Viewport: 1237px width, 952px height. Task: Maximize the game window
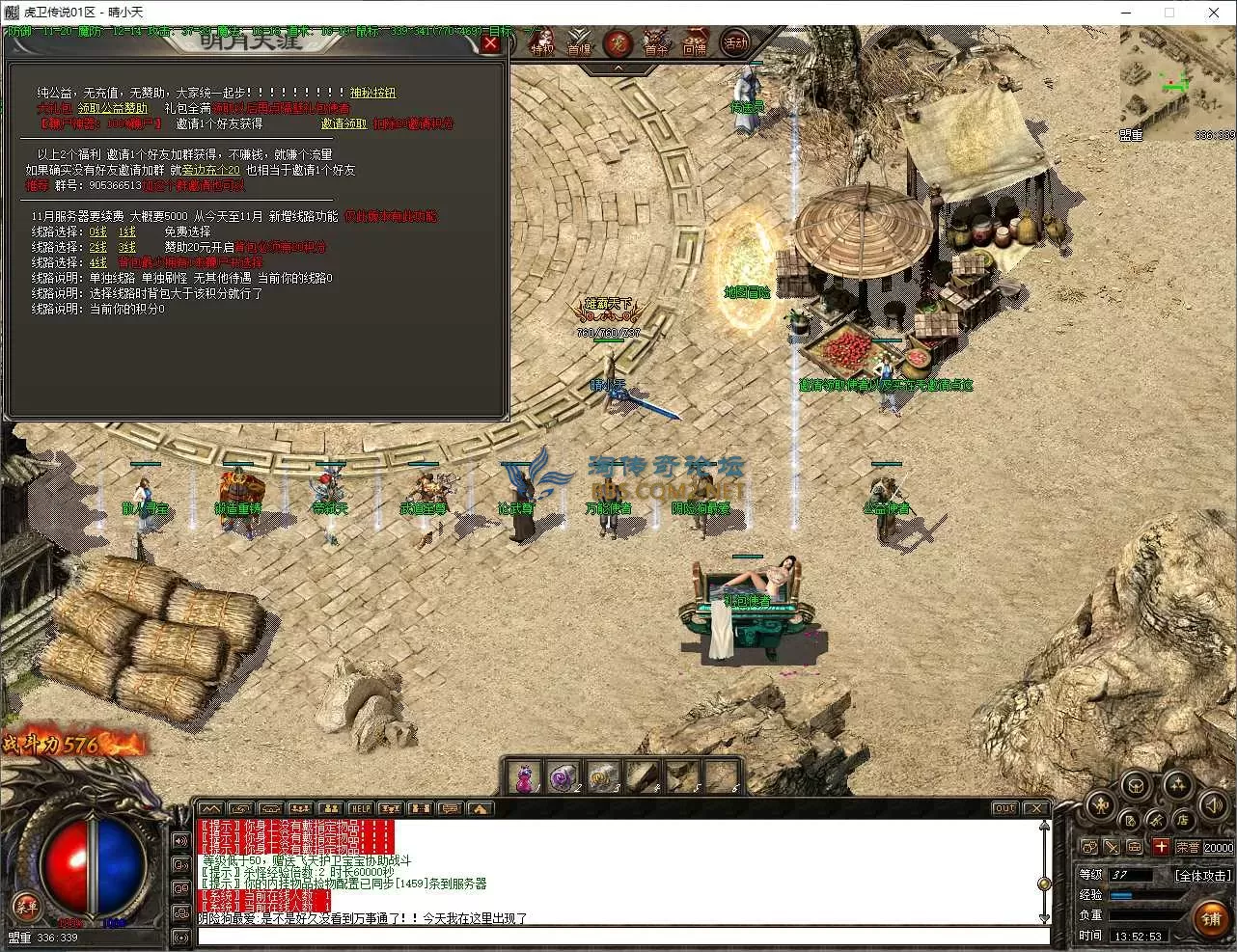point(1169,13)
